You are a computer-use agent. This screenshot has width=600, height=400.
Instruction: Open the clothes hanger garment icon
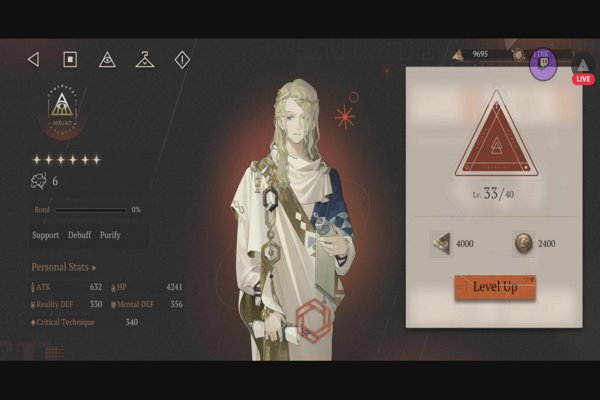tap(145, 60)
